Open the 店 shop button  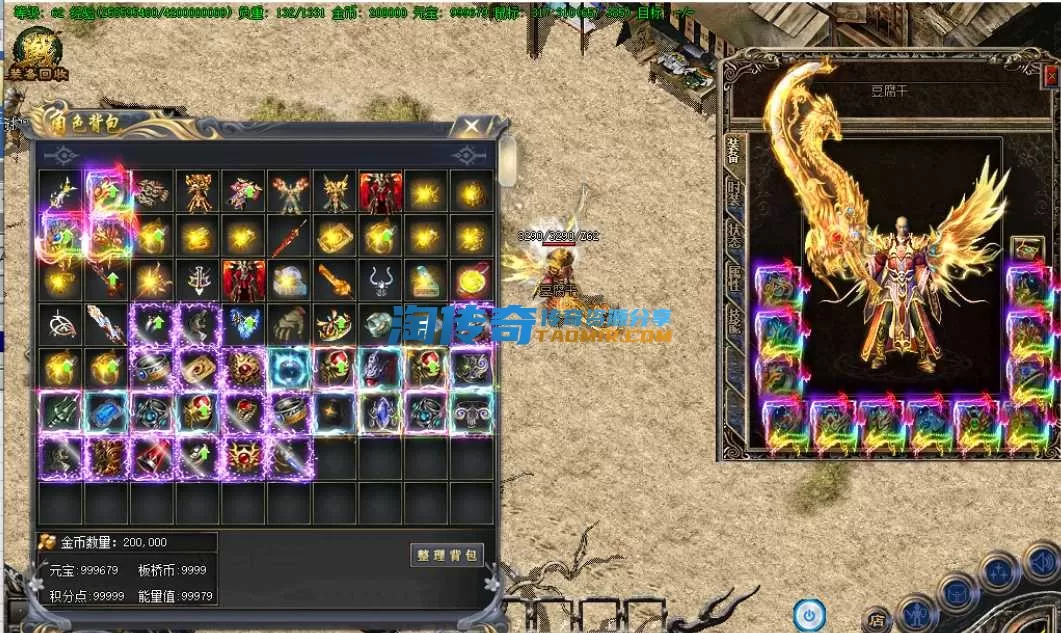pyautogui.click(x=877, y=620)
